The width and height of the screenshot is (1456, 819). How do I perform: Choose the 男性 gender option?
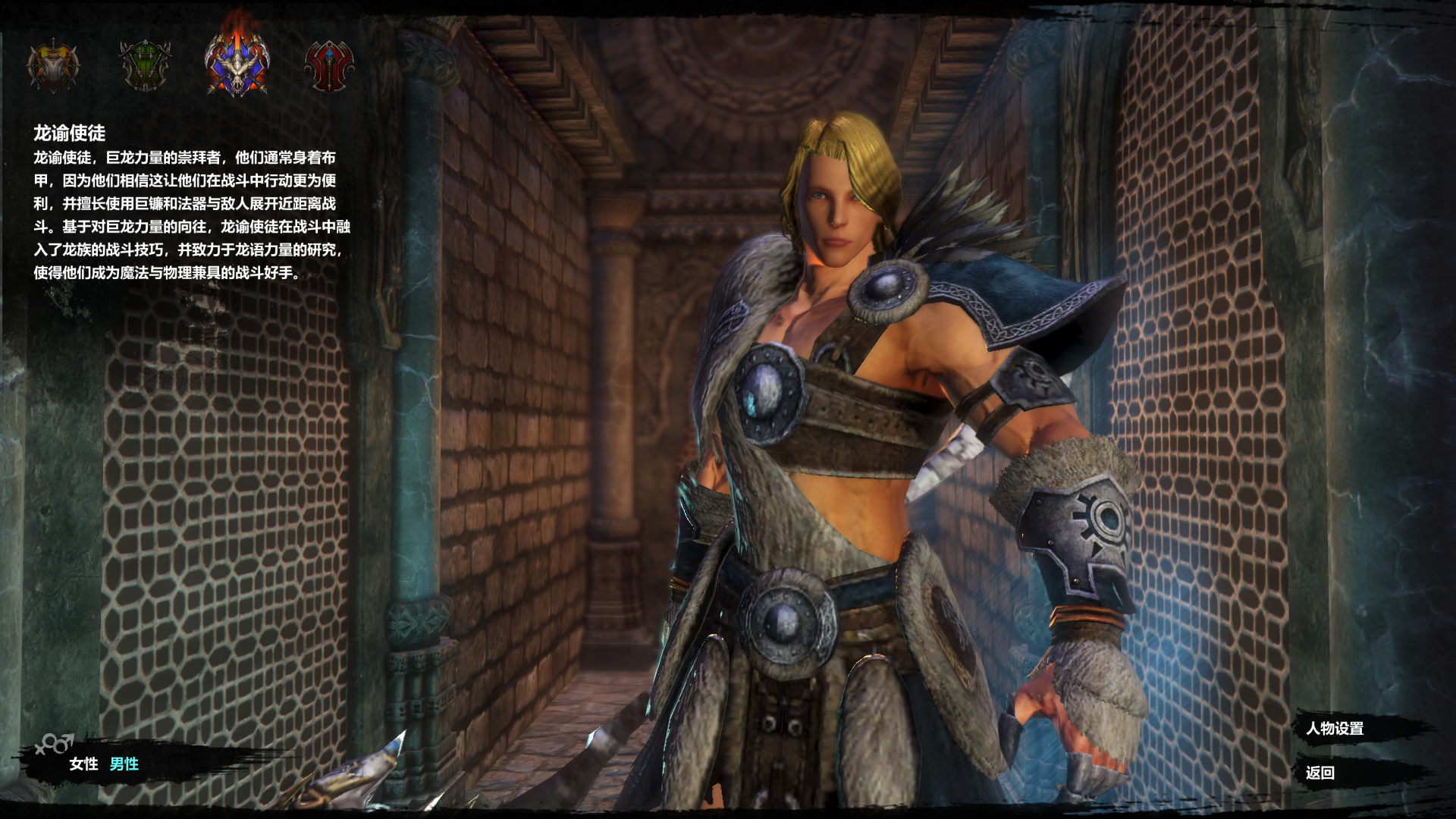[124, 764]
